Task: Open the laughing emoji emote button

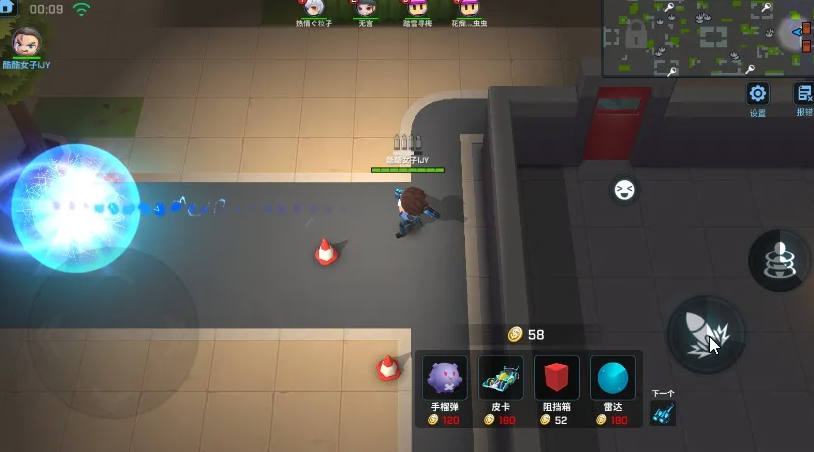Action: tap(624, 188)
